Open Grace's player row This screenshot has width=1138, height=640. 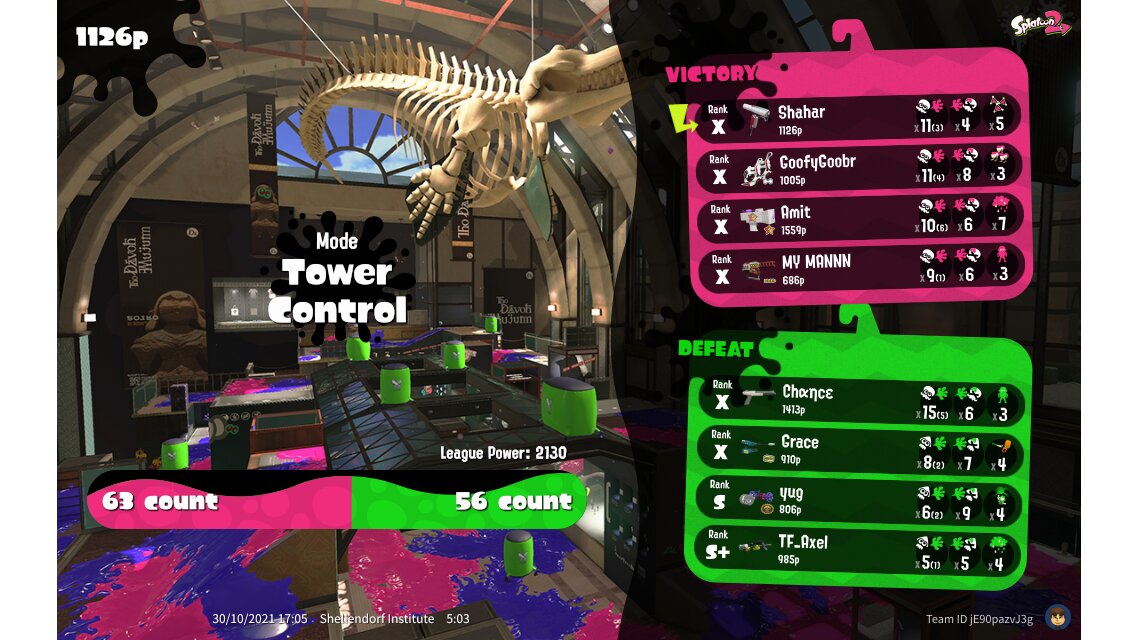coord(860,449)
